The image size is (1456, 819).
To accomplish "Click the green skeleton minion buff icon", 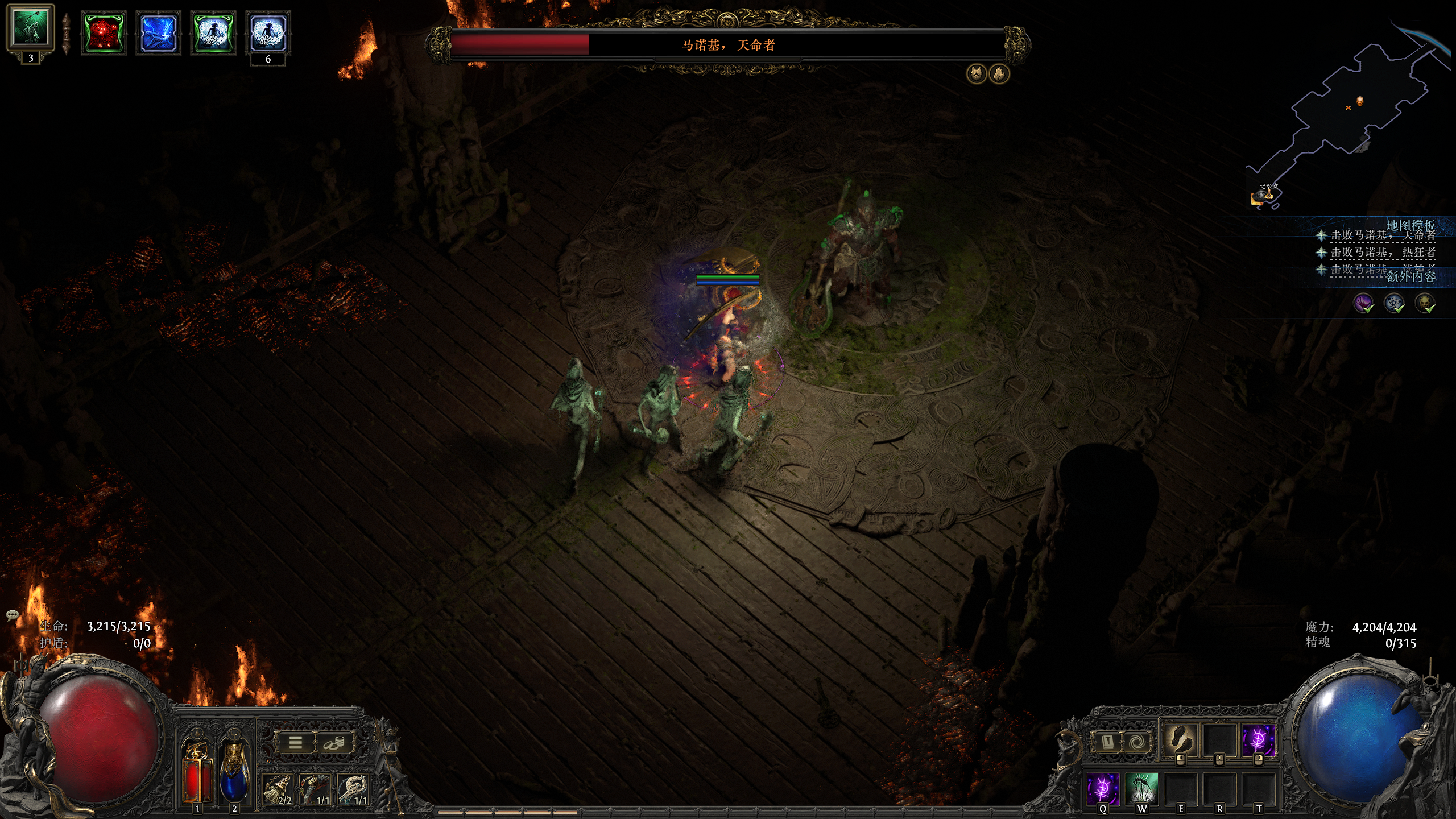I will pyautogui.click(x=30, y=28).
